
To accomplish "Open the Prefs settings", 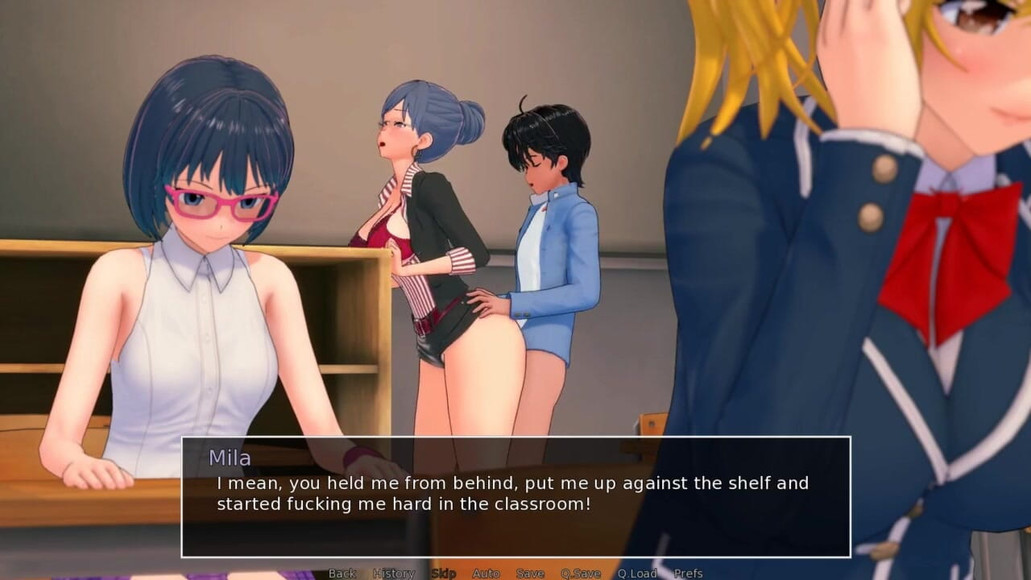I will point(688,573).
